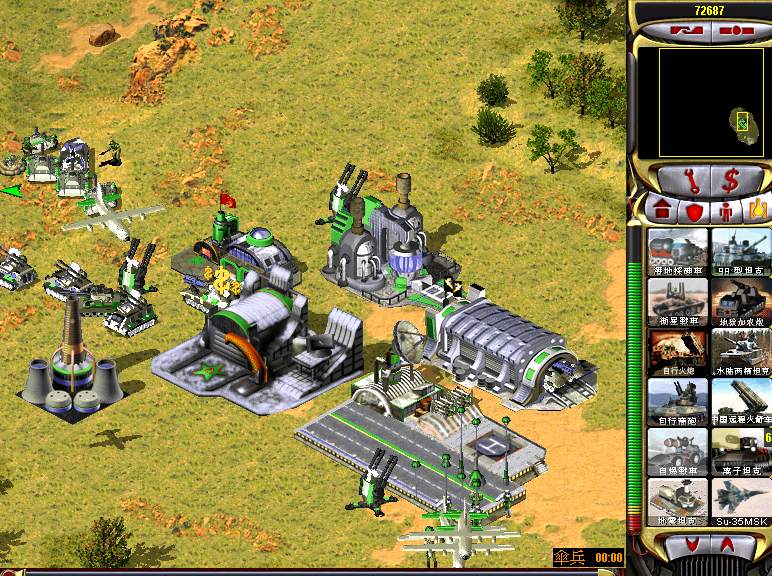The width and height of the screenshot is (772, 576).
Task: Queue the 中国远程火箭车 rocket launcher
Action: point(741,401)
